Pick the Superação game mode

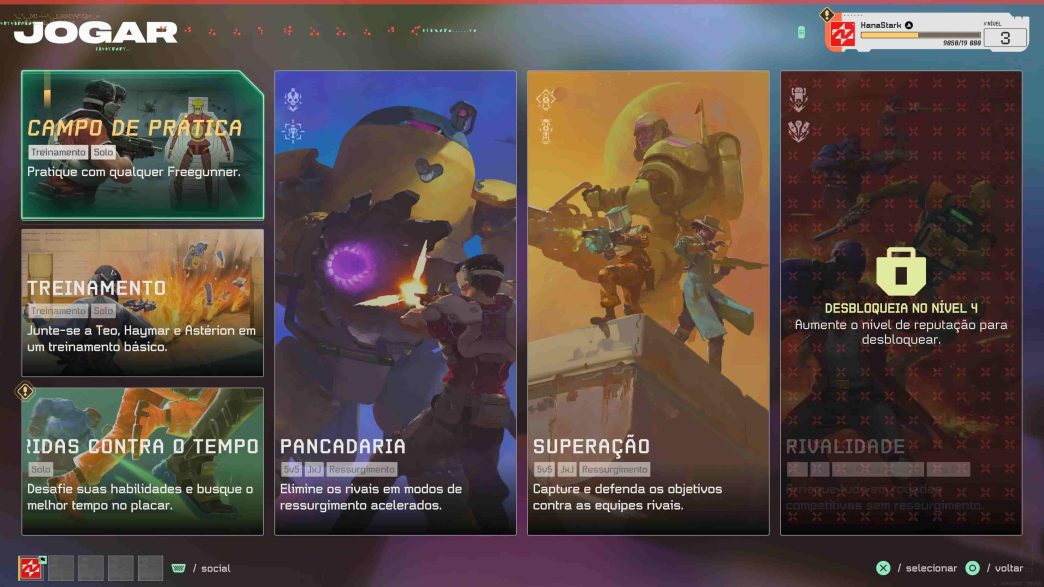point(648,302)
